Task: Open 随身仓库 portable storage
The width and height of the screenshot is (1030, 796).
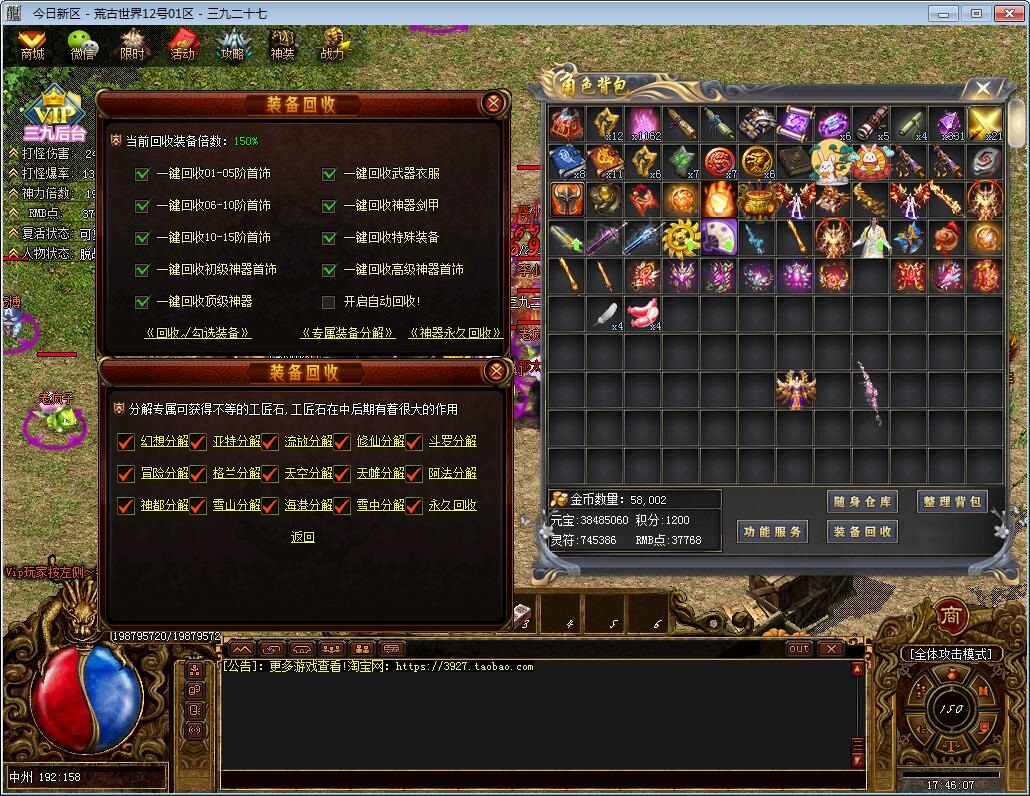Action: (x=862, y=502)
